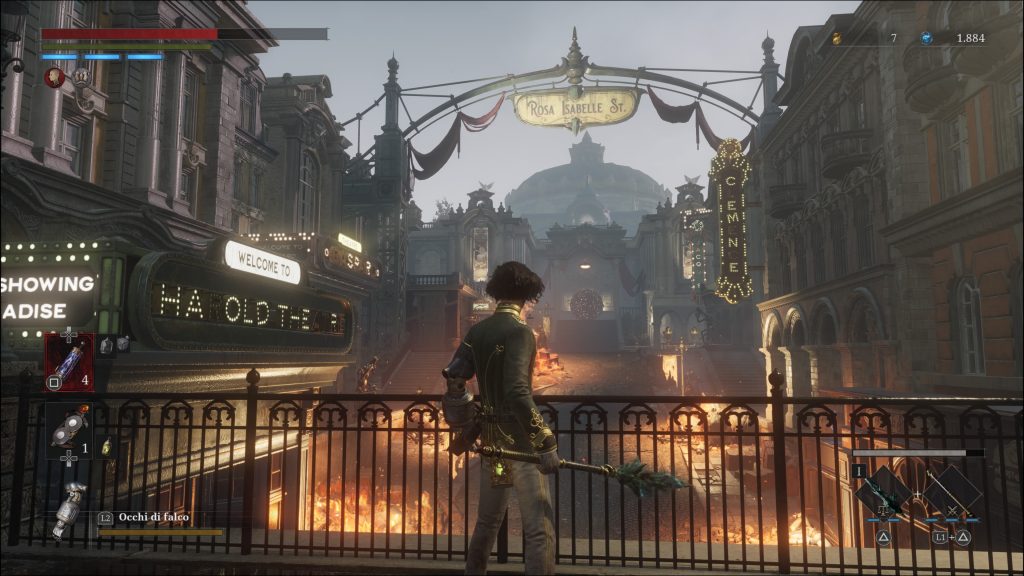Click the blue Ergo currency icon
The height and width of the screenshot is (576, 1024).
927,38
